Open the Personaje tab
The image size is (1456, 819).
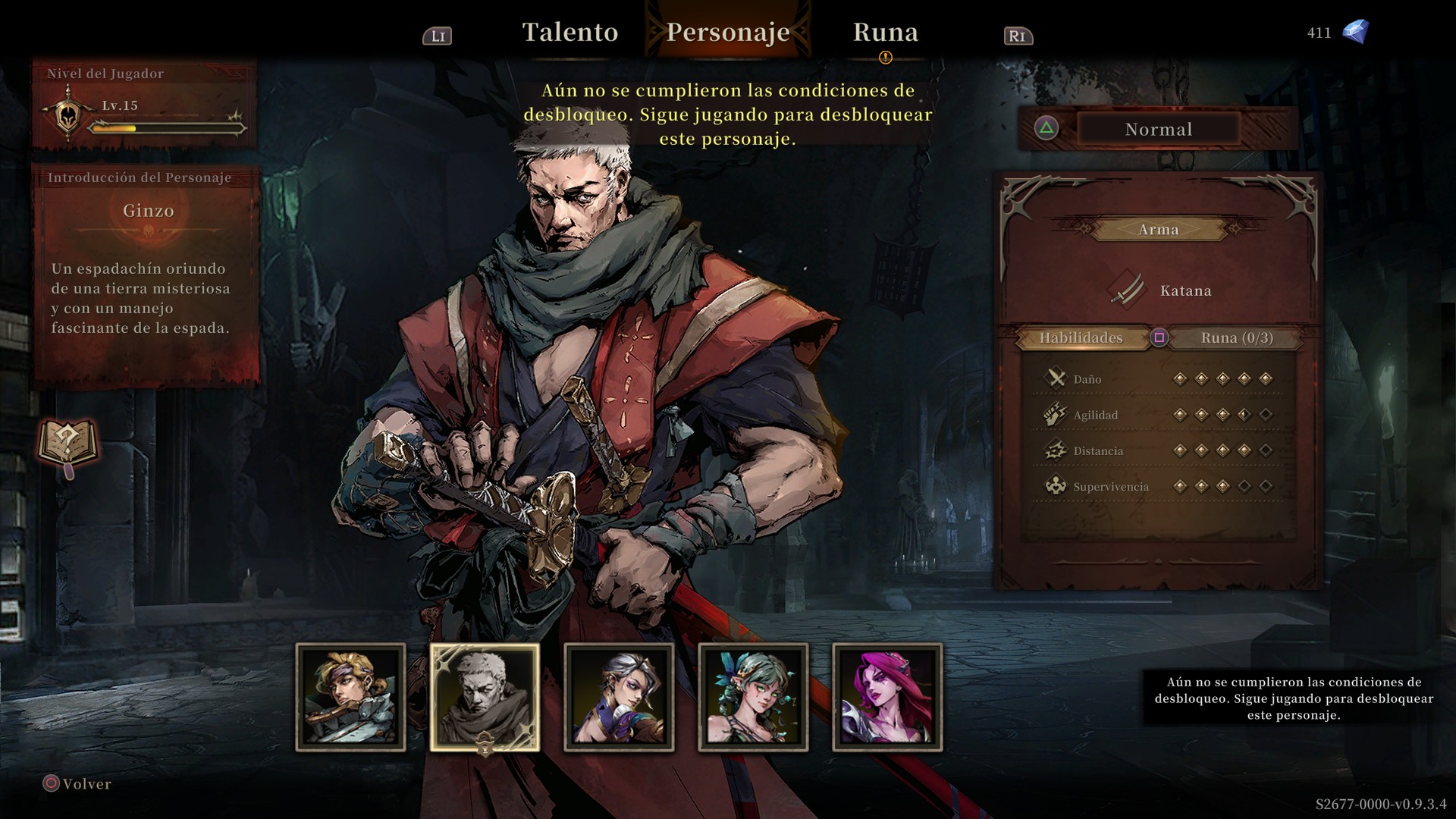(728, 33)
